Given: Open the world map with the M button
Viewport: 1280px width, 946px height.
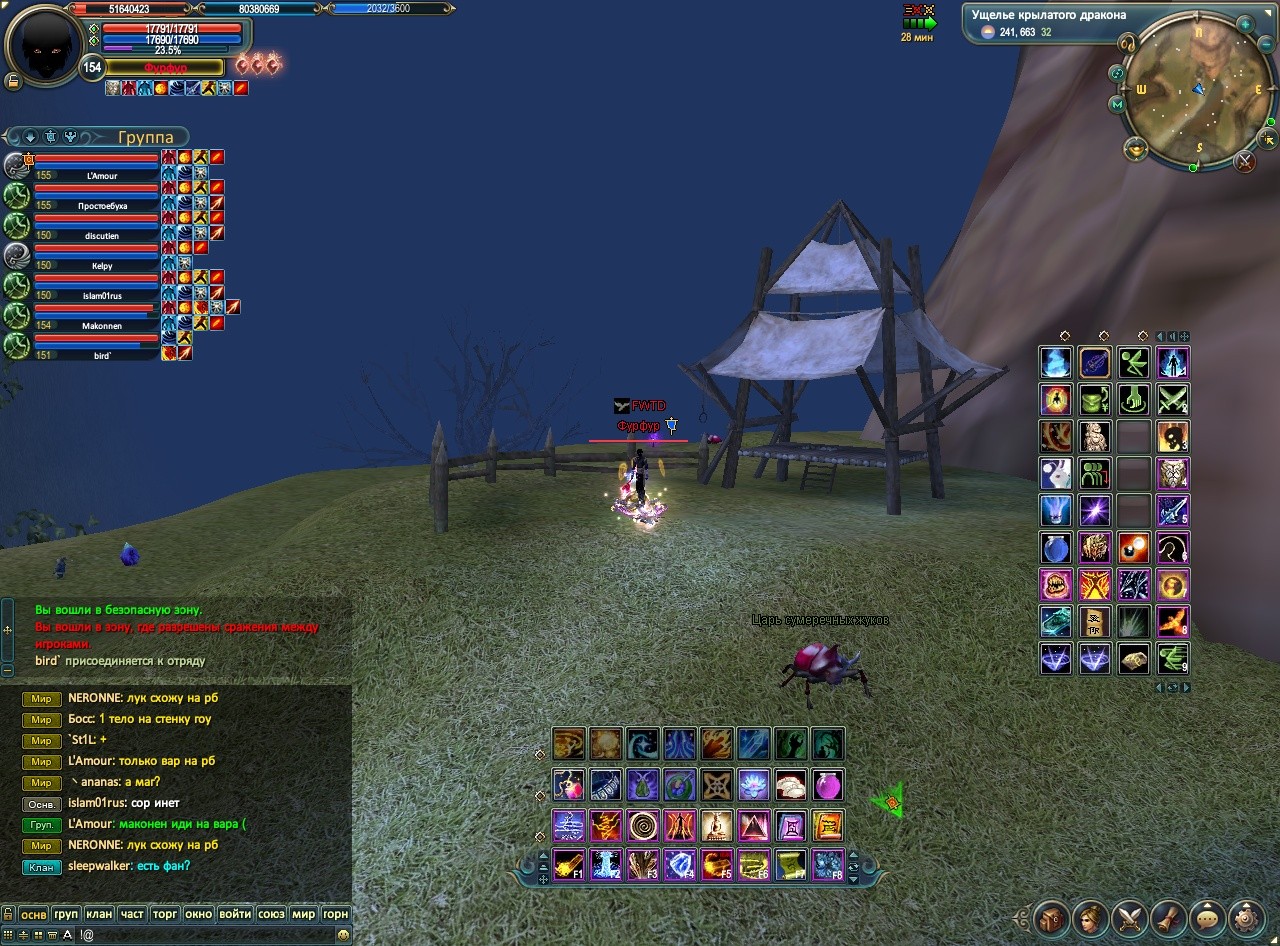Looking at the screenshot, I should (x=1117, y=104).
